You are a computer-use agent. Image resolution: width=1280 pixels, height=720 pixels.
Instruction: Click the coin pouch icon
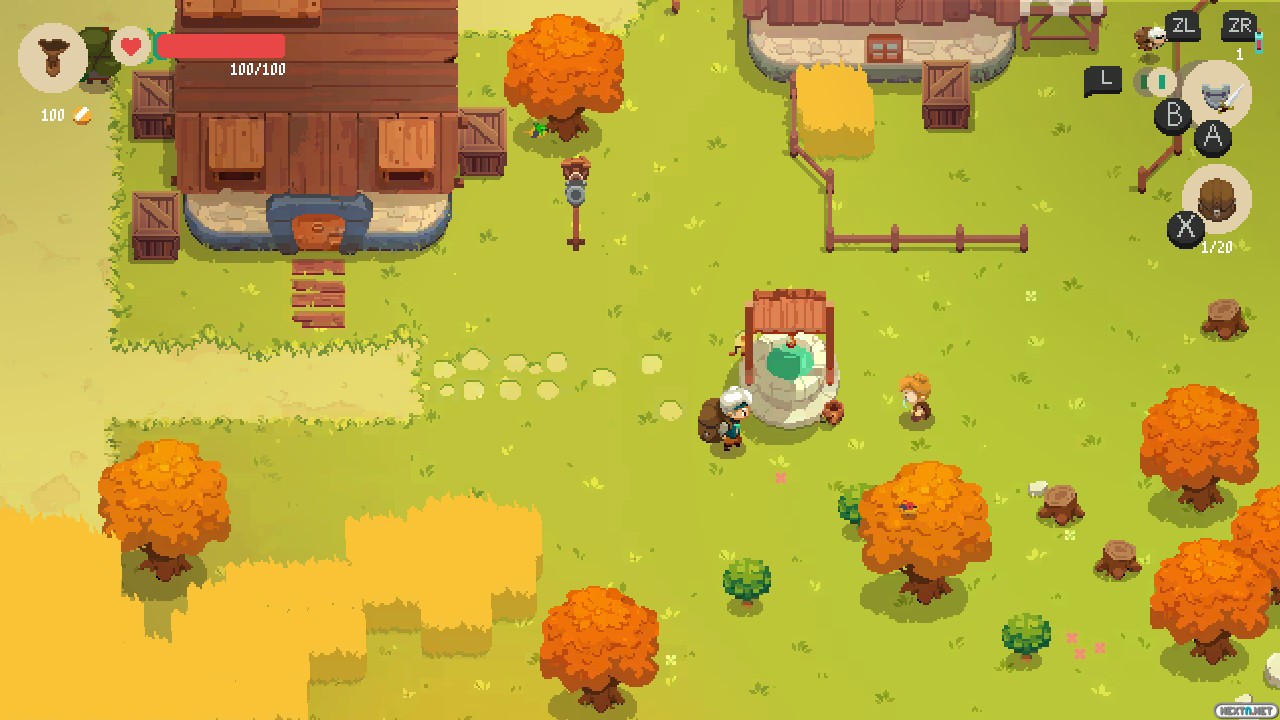pyautogui.click(x=52, y=56)
